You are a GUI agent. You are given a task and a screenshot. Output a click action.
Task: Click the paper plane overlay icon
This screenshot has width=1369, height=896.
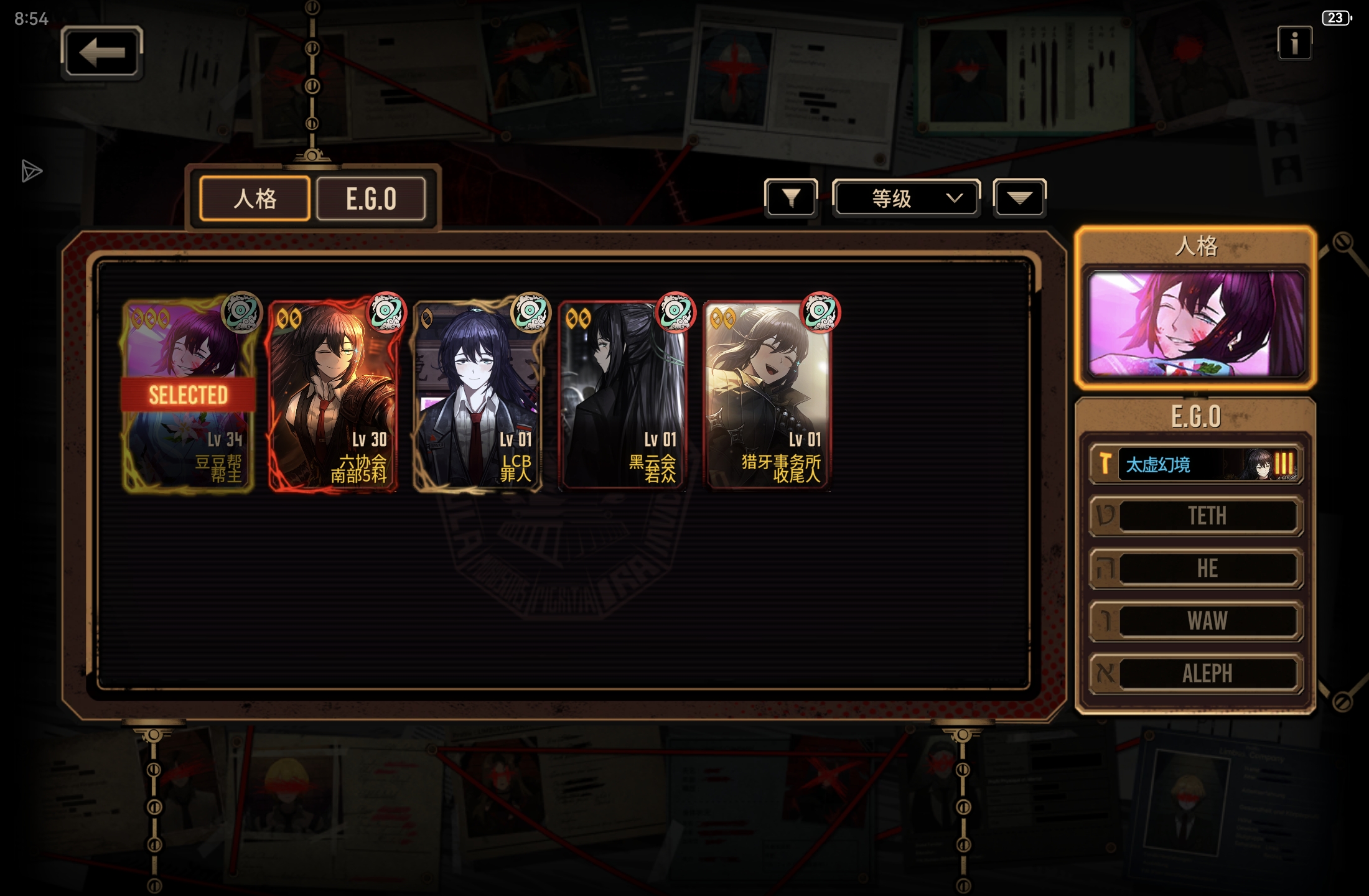click(x=31, y=171)
